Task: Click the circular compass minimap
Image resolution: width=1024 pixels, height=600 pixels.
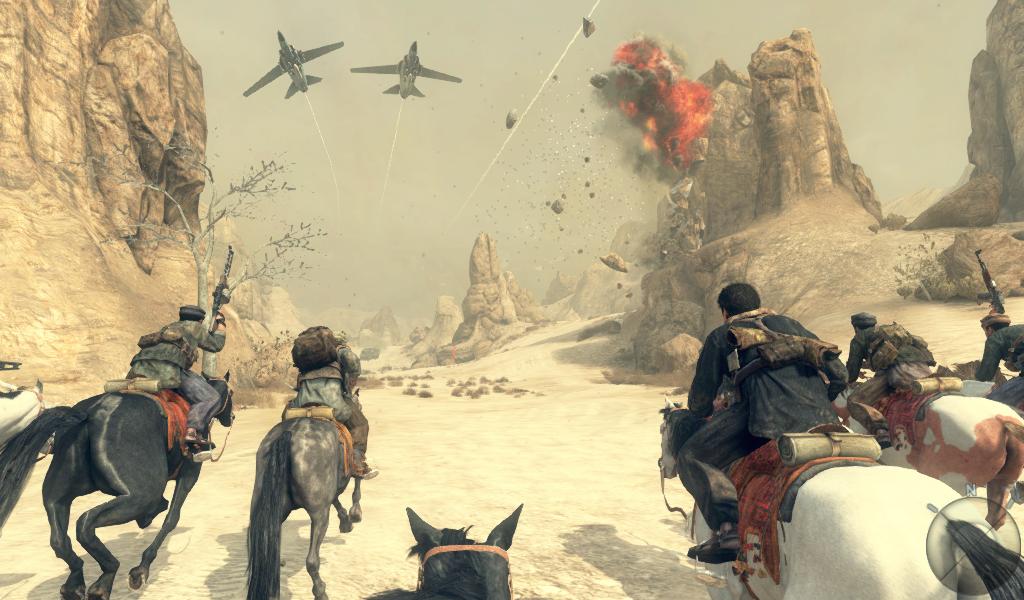Action: click(x=972, y=545)
